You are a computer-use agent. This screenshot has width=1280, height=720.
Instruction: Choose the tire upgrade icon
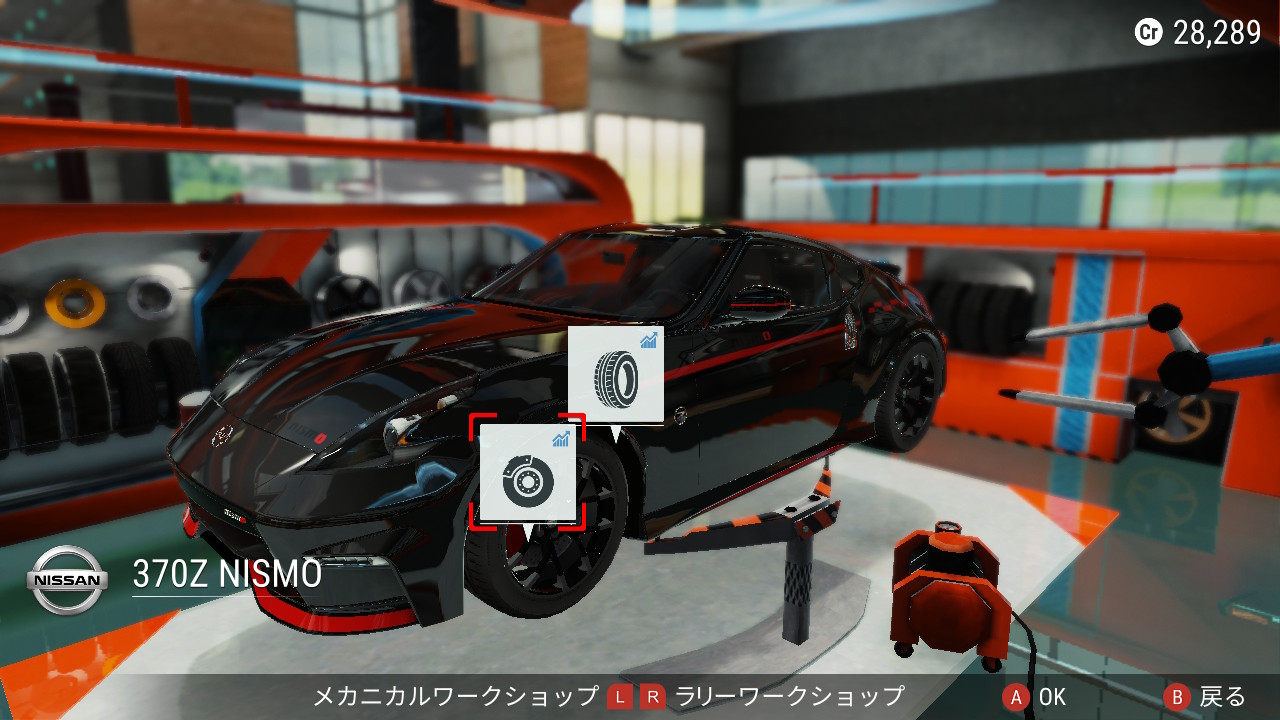point(615,373)
